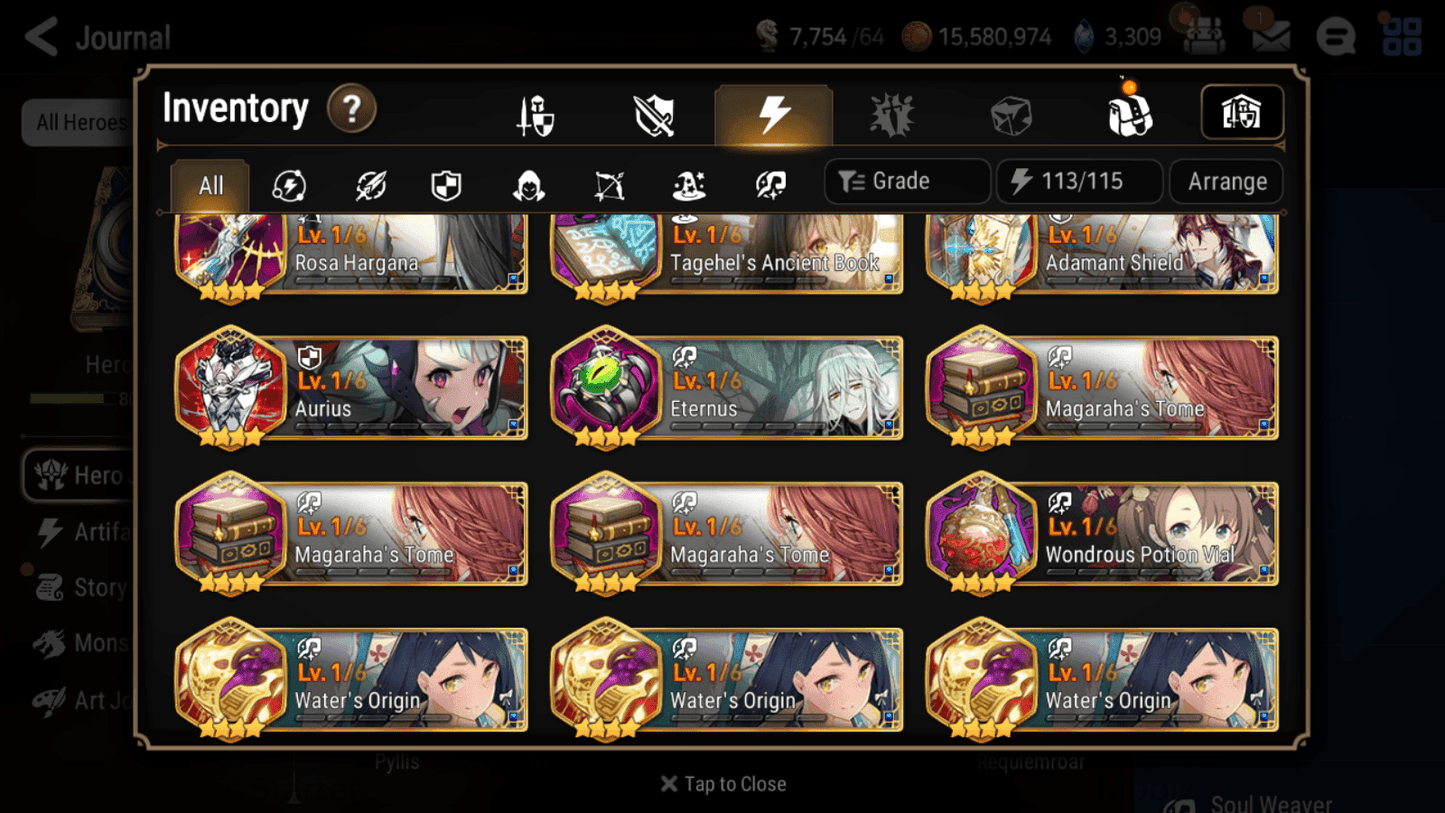Open the Grade sorting dropdown
Screen dimensions: 1445x813
(906, 181)
